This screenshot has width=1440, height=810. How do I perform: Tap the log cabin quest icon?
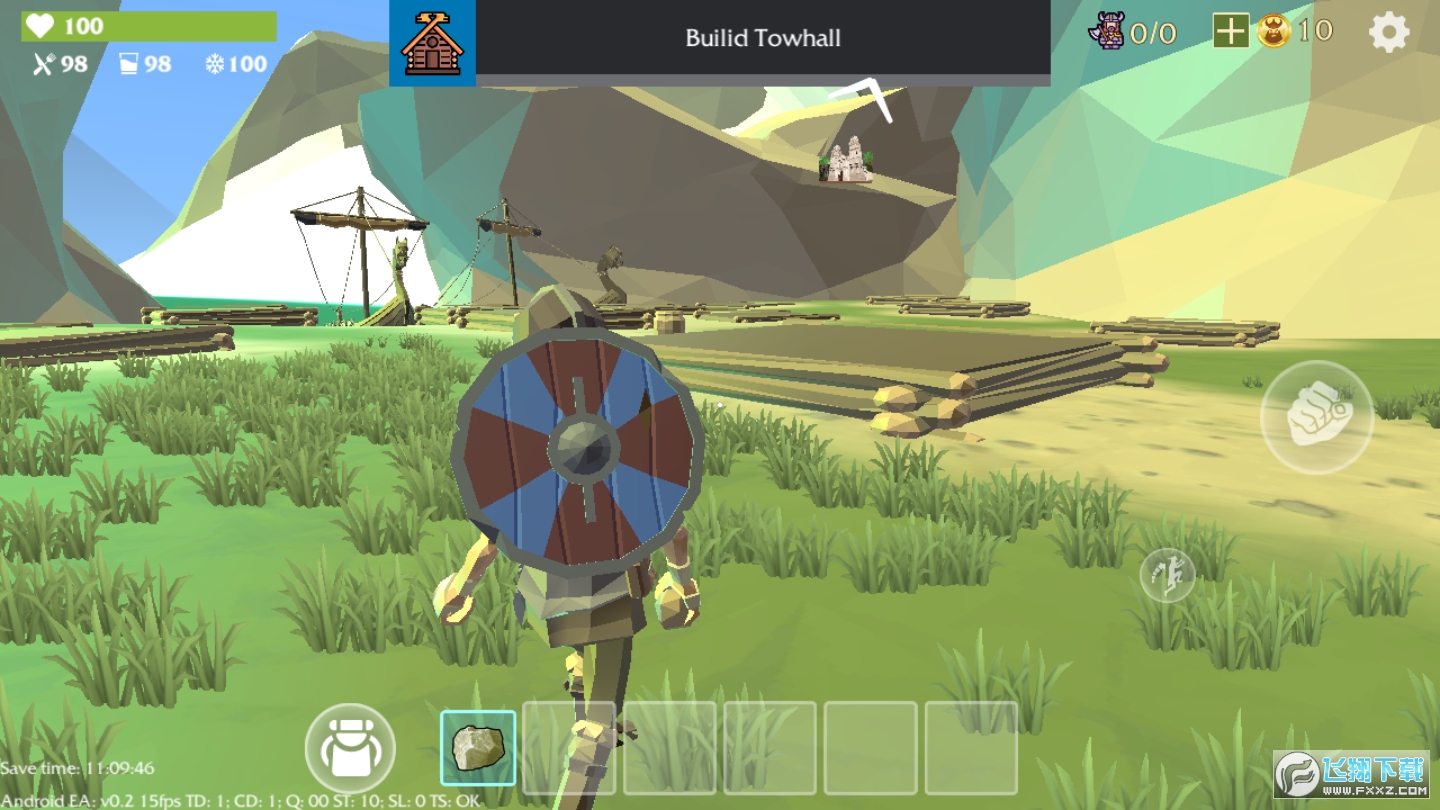coord(432,43)
